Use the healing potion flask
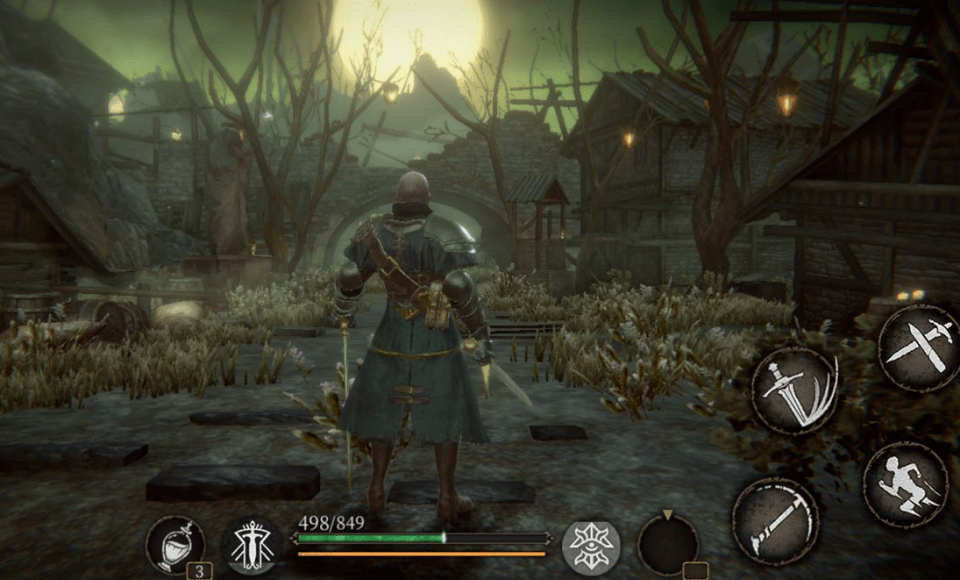960x580 pixels. (x=174, y=545)
